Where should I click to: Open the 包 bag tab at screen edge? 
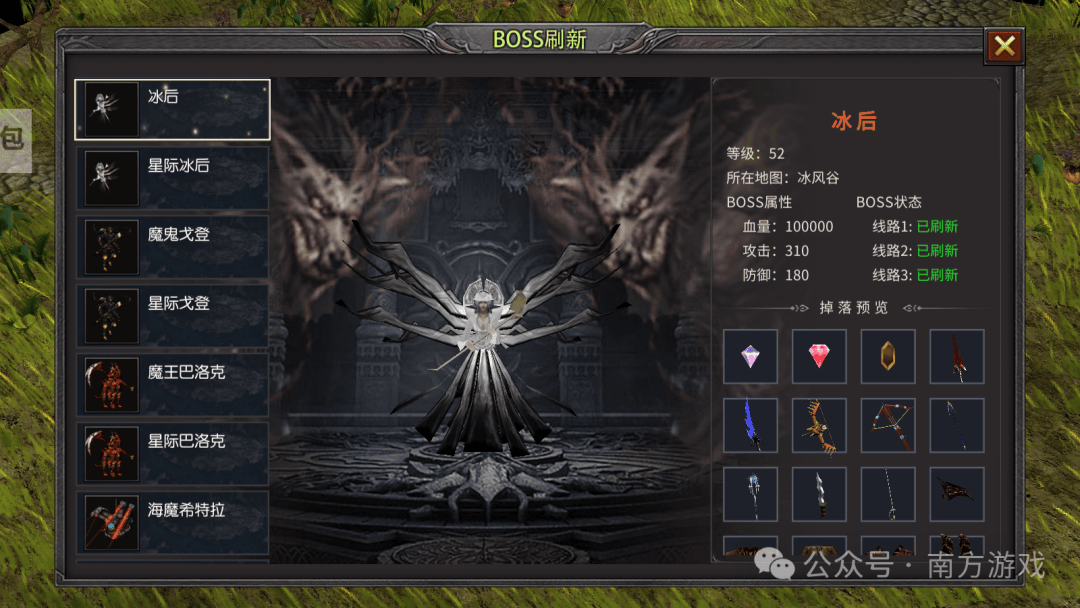tap(14, 140)
